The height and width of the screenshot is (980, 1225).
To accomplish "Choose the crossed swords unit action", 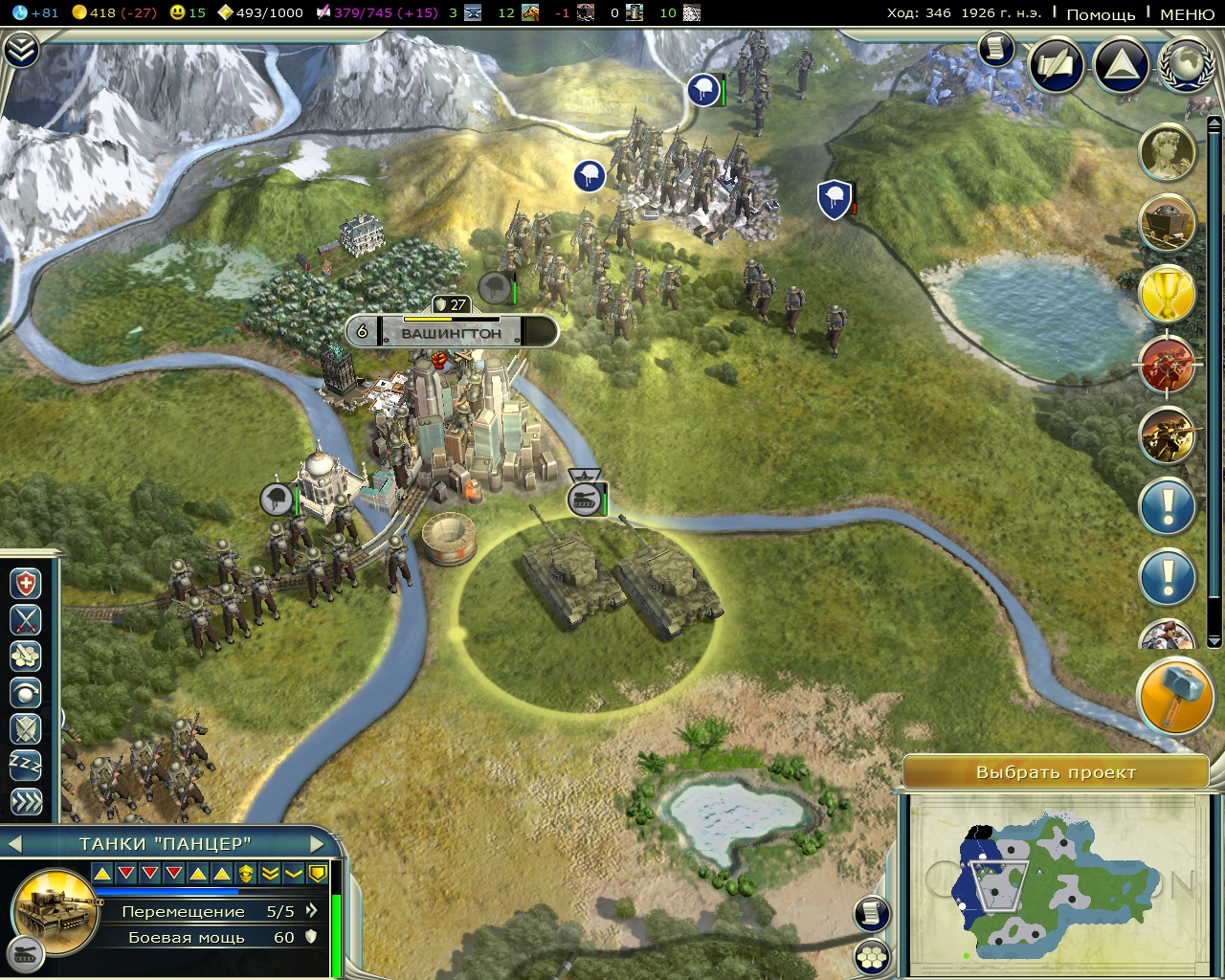I will [x=26, y=619].
